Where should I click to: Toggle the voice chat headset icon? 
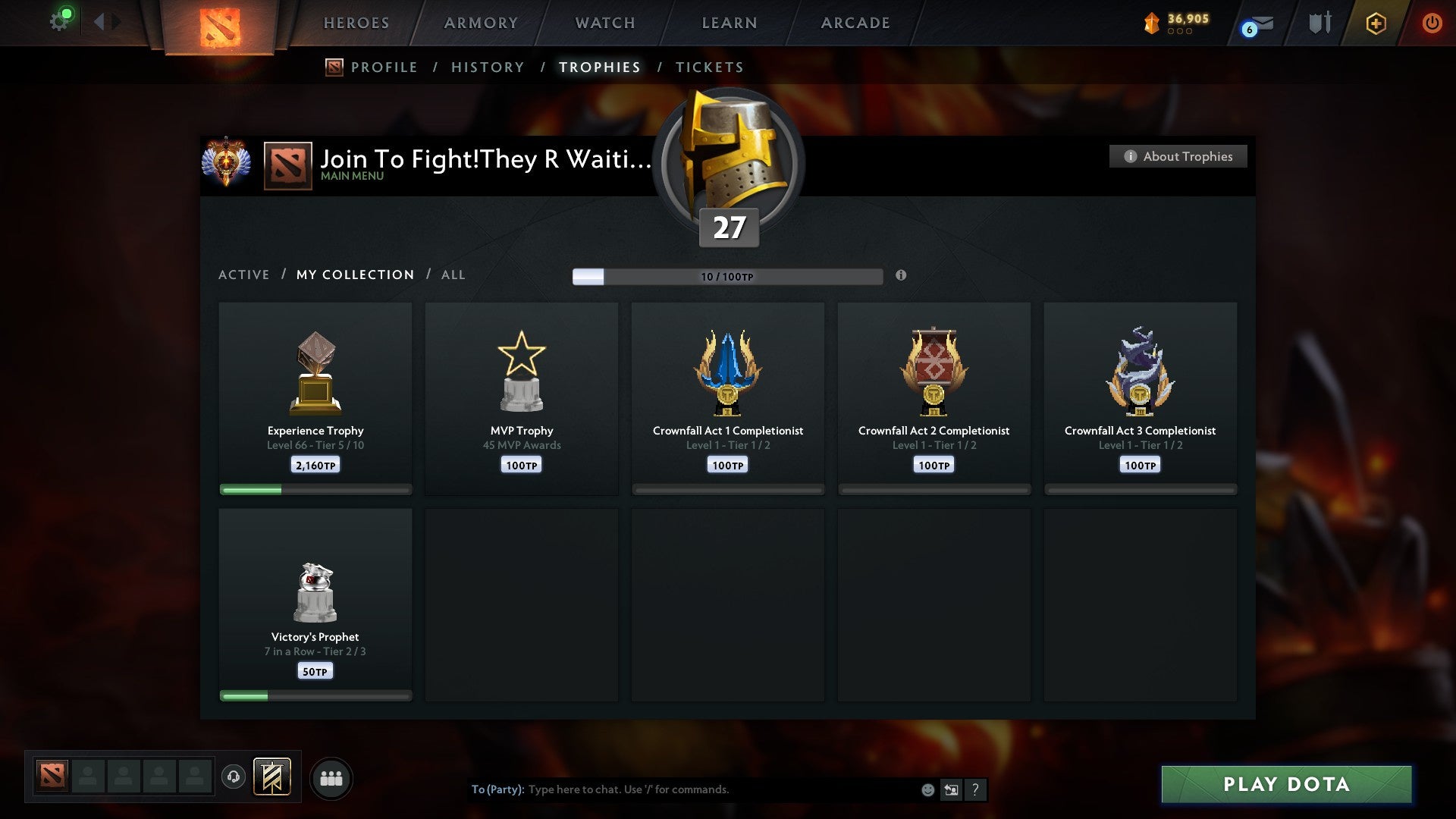233,777
